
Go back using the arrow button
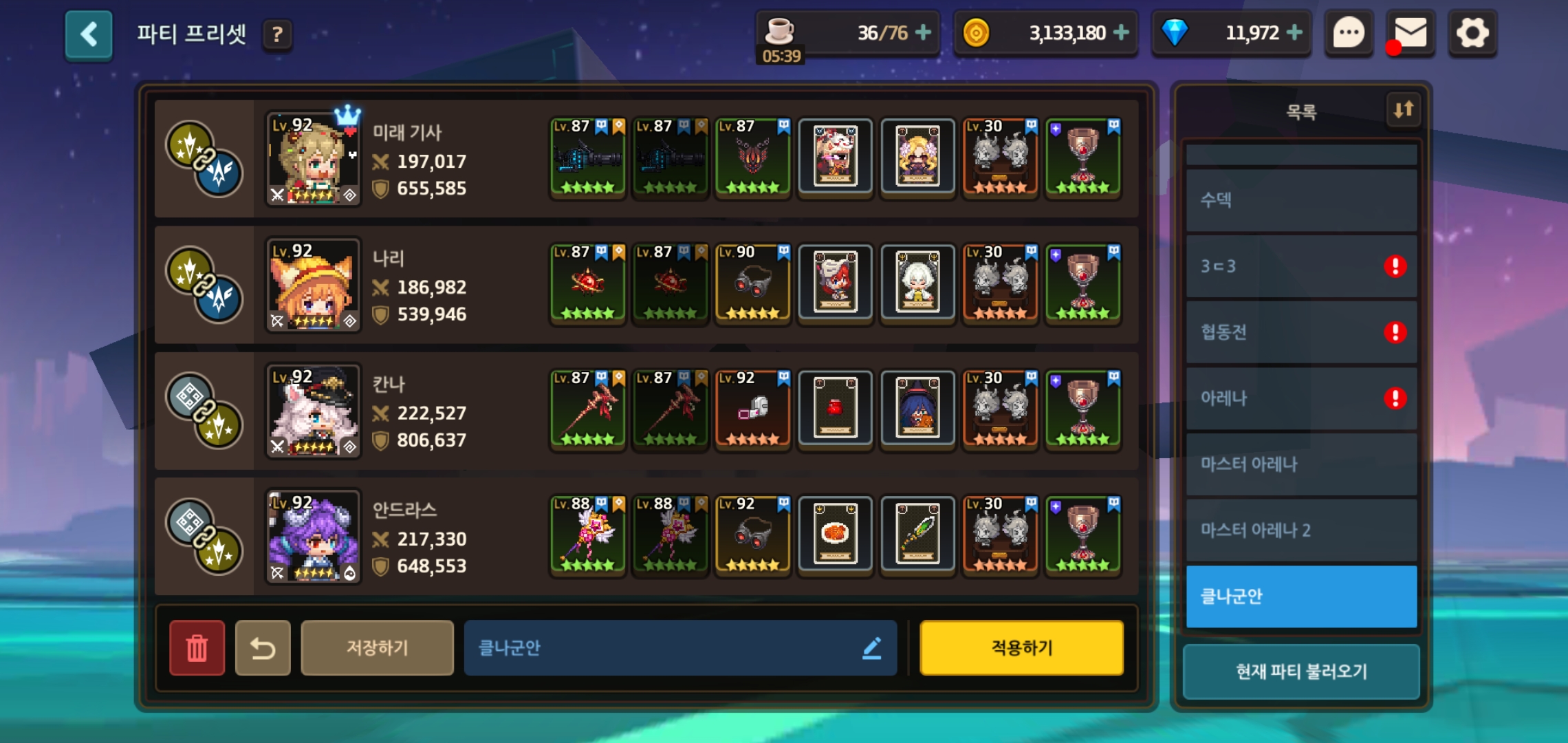coord(89,34)
